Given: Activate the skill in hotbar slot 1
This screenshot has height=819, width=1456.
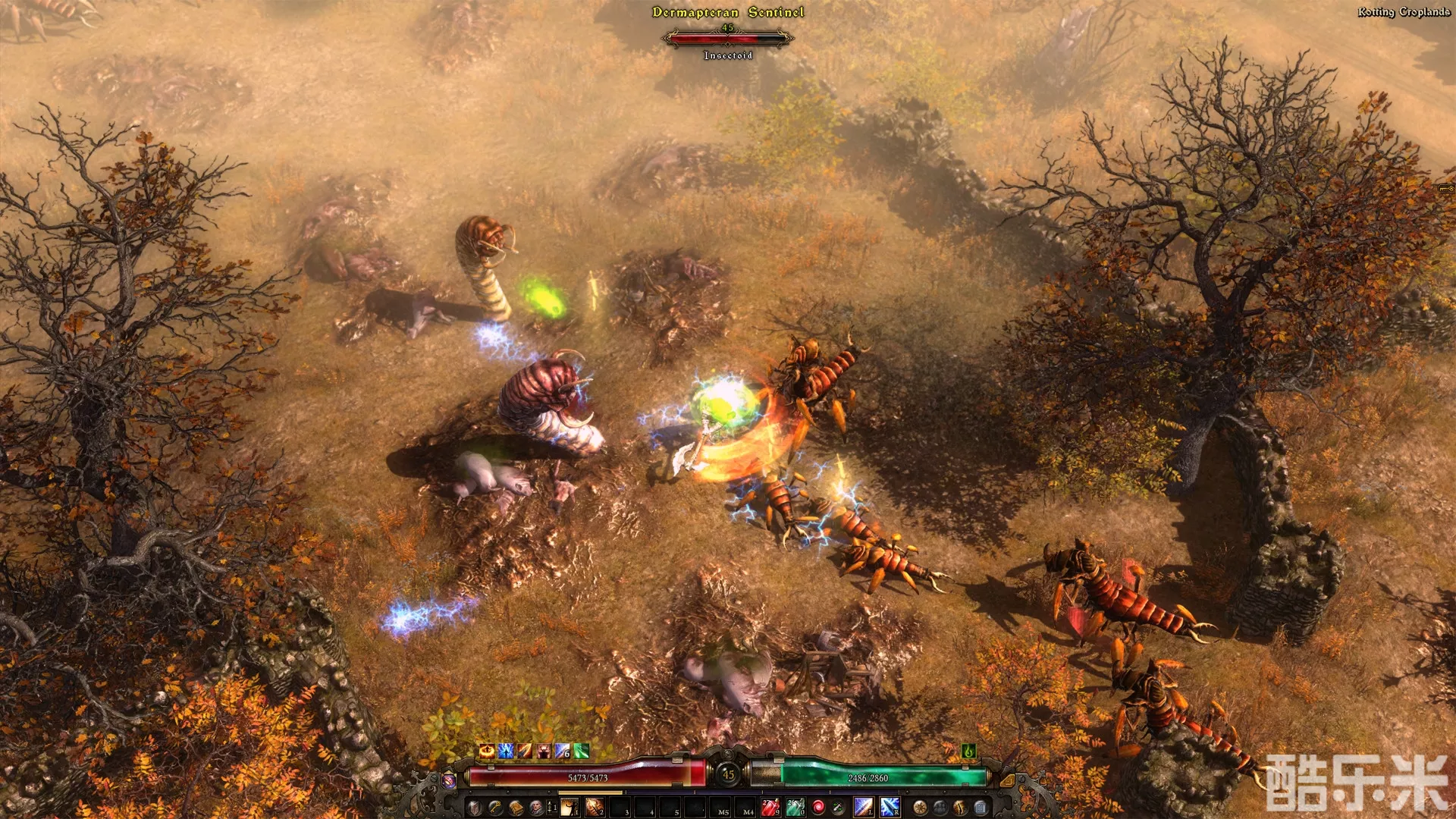Looking at the screenshot, I should click(x=570, y=808).
